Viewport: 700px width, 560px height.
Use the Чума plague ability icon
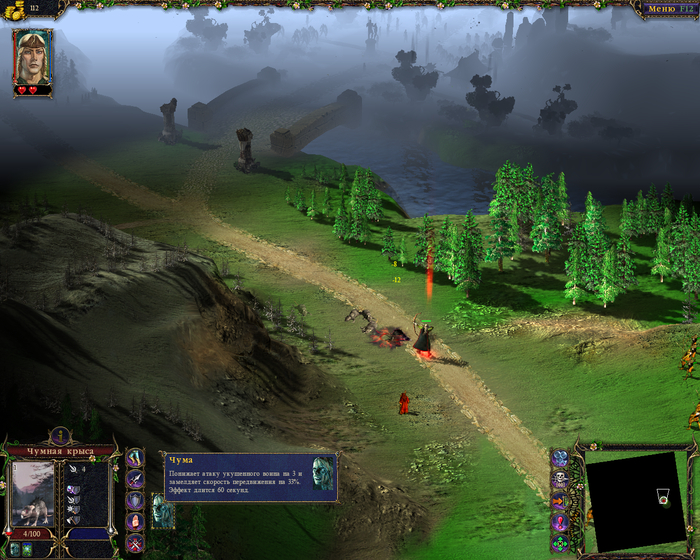(161, 510)
